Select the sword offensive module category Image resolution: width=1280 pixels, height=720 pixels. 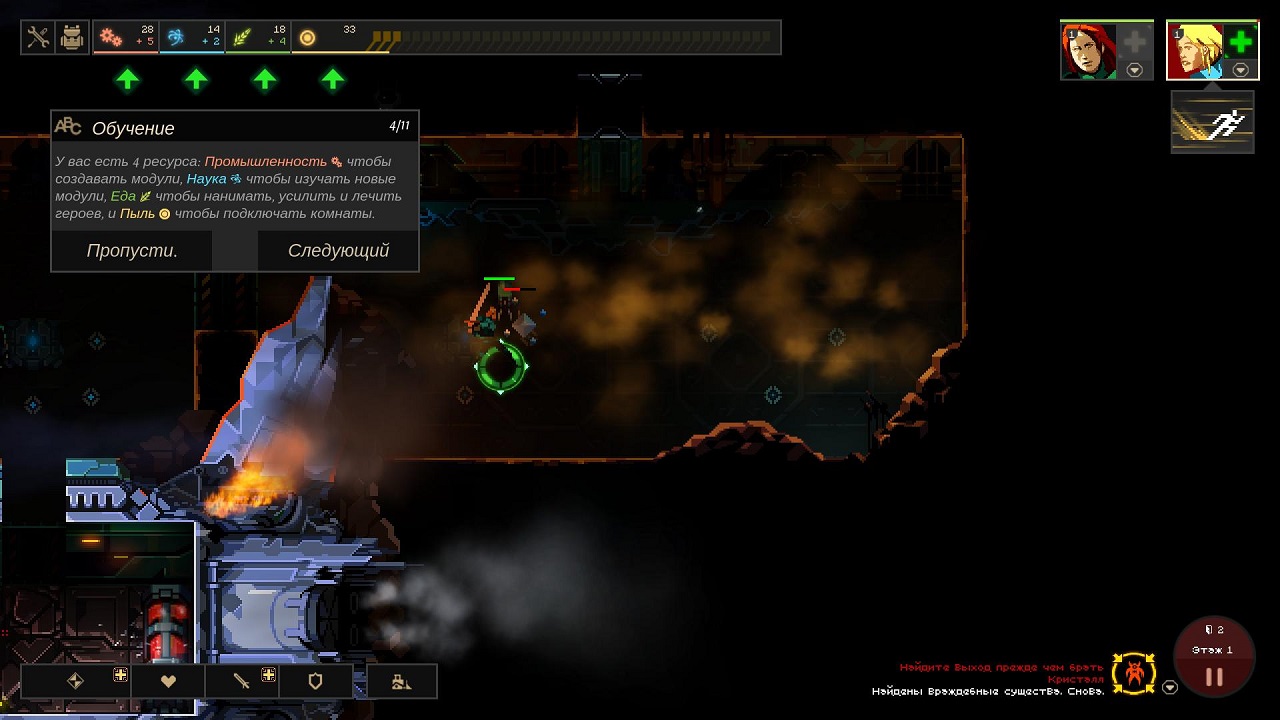coord(242,681)
